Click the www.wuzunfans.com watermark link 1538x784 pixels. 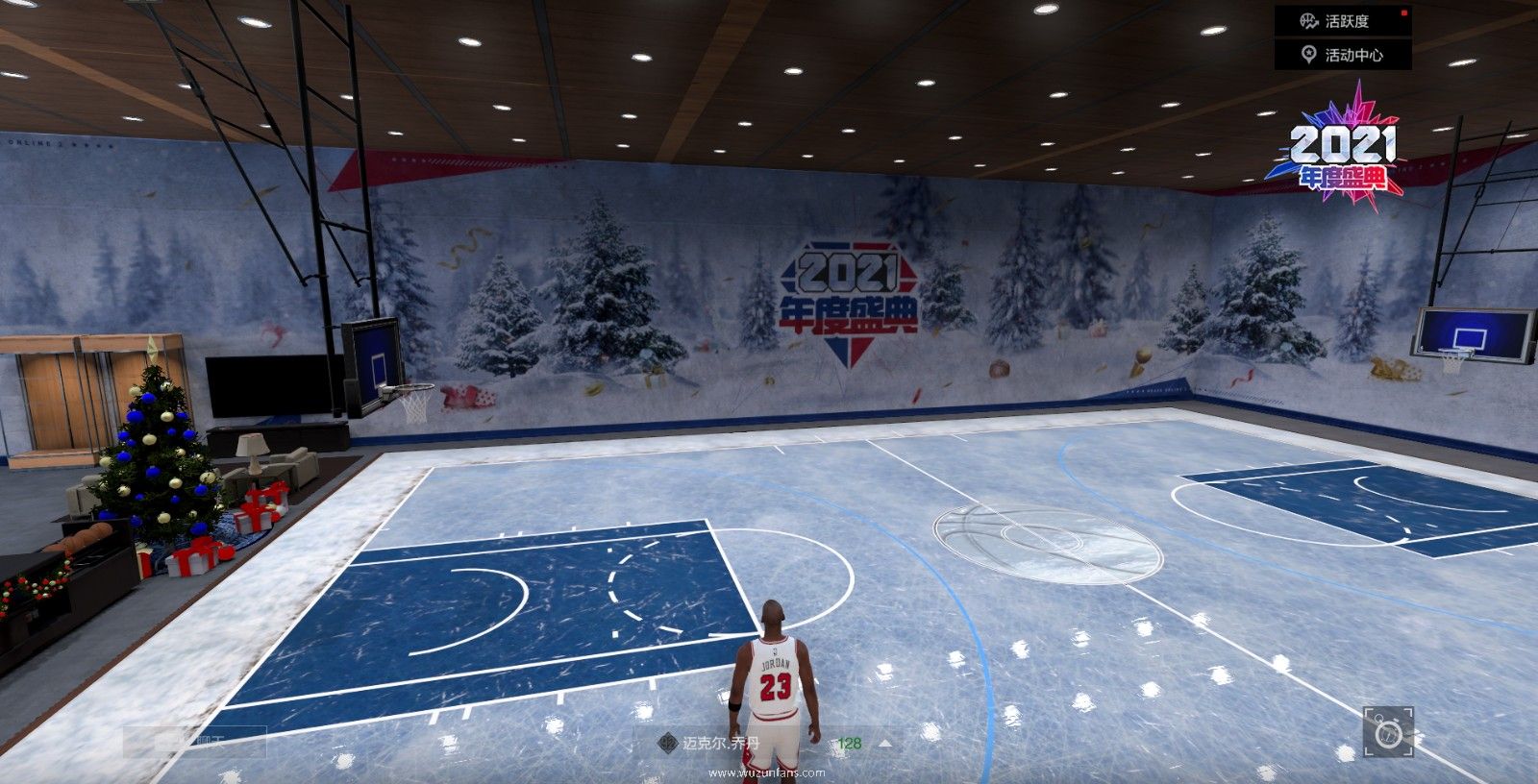[x=768, y=772]
